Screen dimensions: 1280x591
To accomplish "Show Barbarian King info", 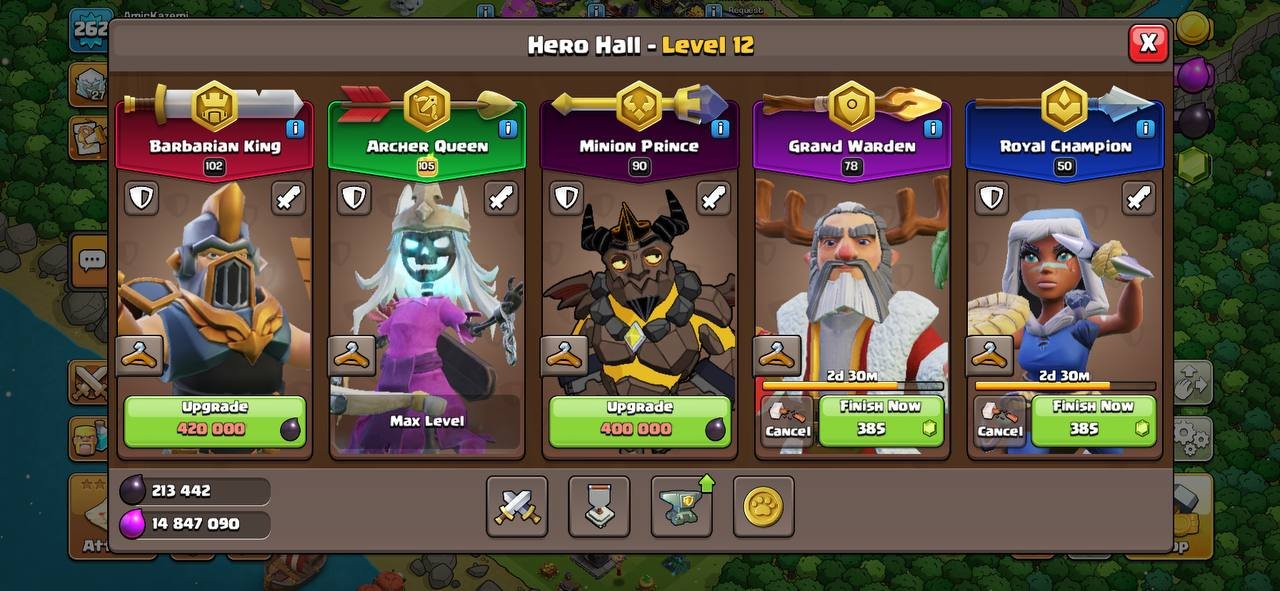I will (295, 128).
